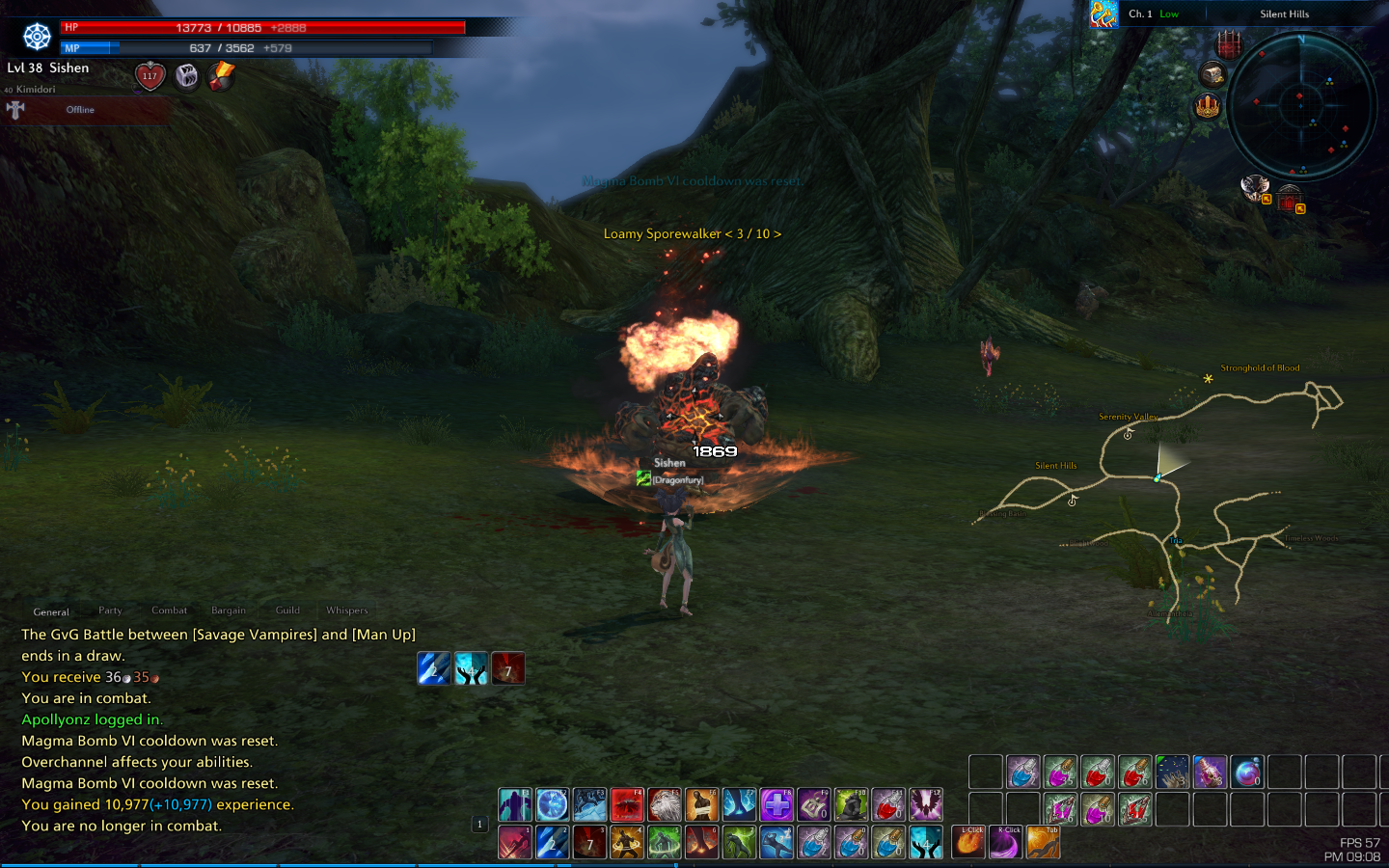The width and height of the screenshot is (1389, 868).
Task: Click the dice icon beside the heart counter
Action: 185,76
